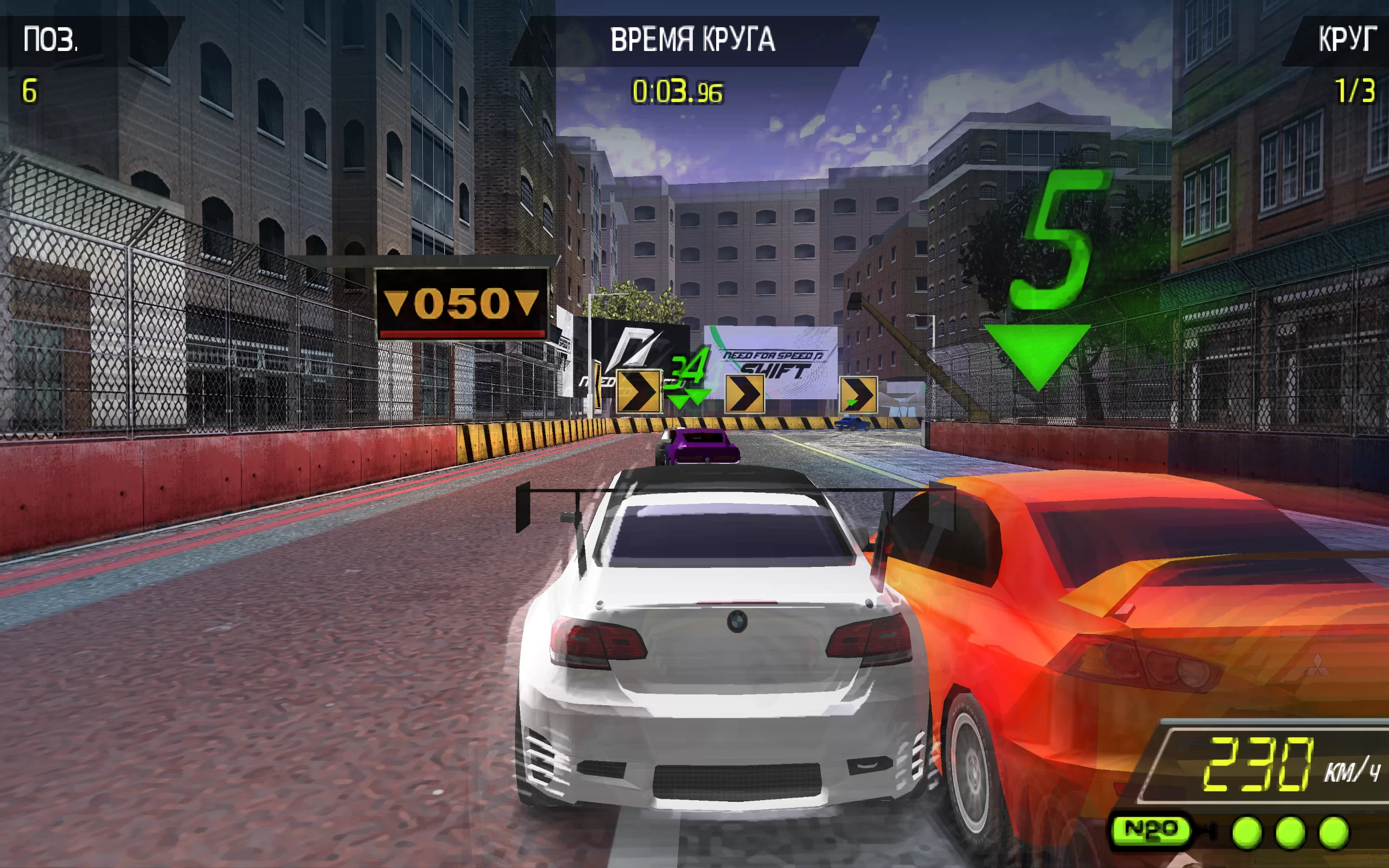Activate the N2O nitro boost button
Image resolution: width=1389 pixels, height=868 pixels.
(x=1150, y=829)
